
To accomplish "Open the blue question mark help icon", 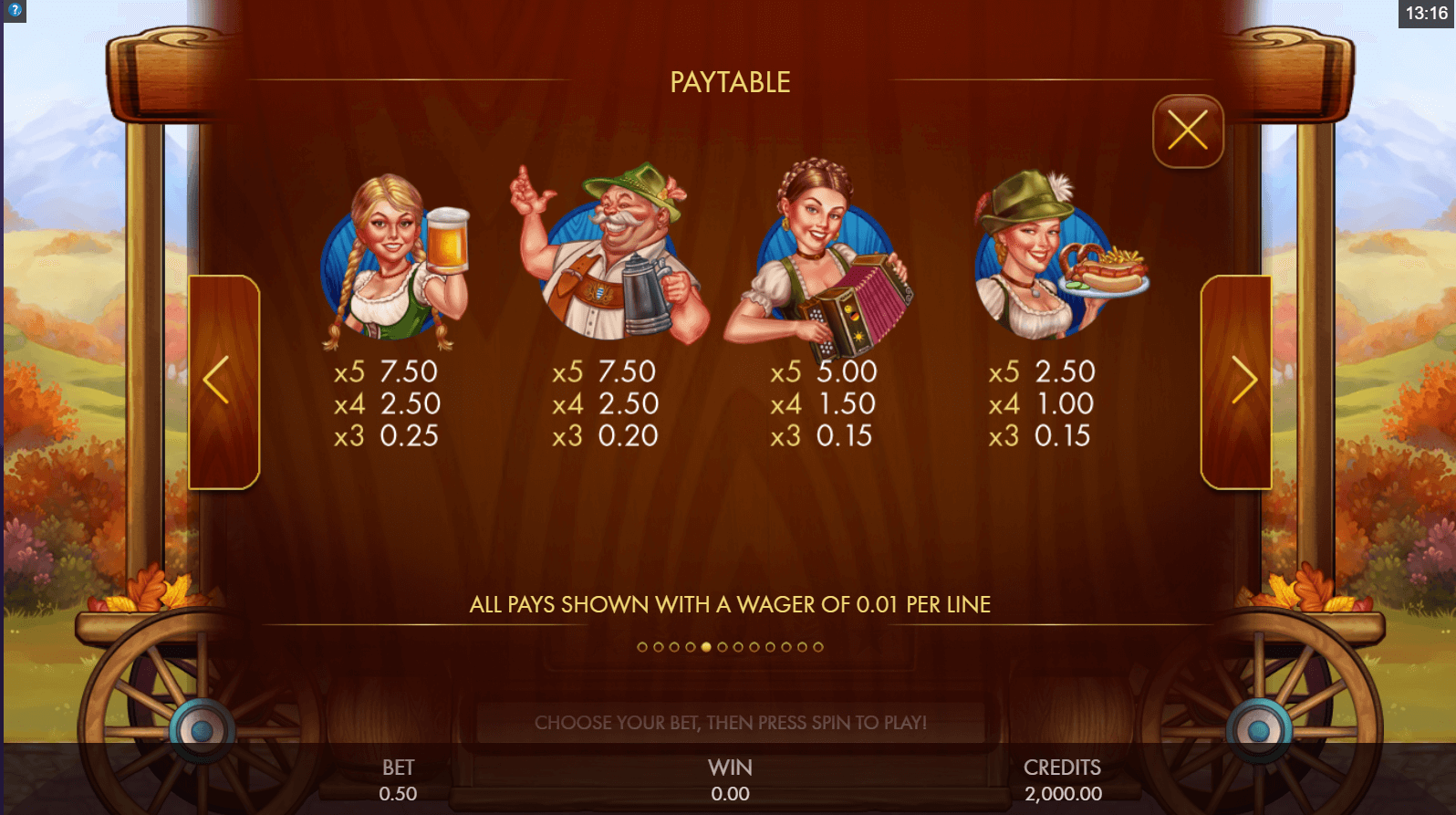I will 15,11.
